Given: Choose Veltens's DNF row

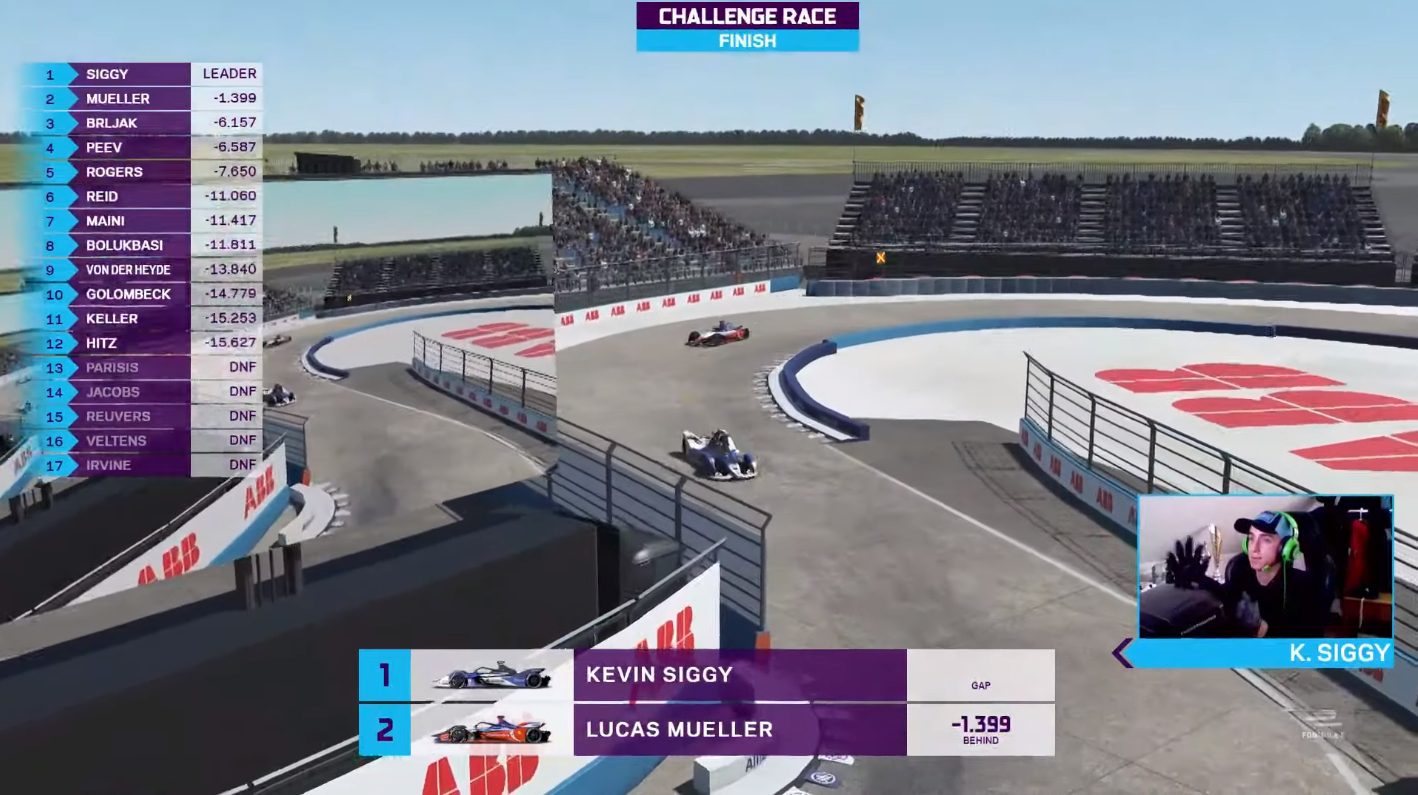Looking at the screenshot, I should point(140,441).
